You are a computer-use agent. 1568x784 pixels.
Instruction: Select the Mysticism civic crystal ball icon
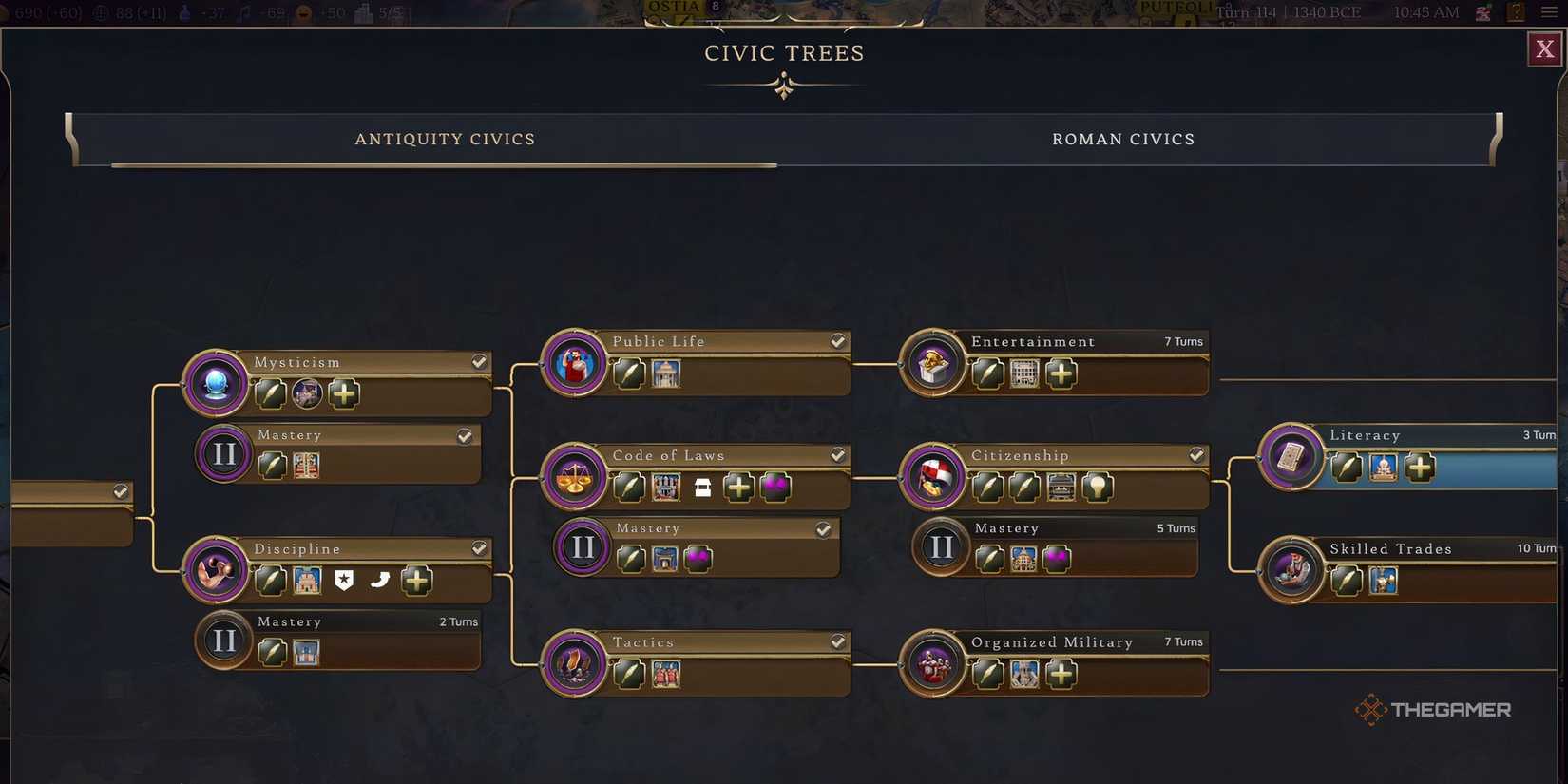click(216, 384)
